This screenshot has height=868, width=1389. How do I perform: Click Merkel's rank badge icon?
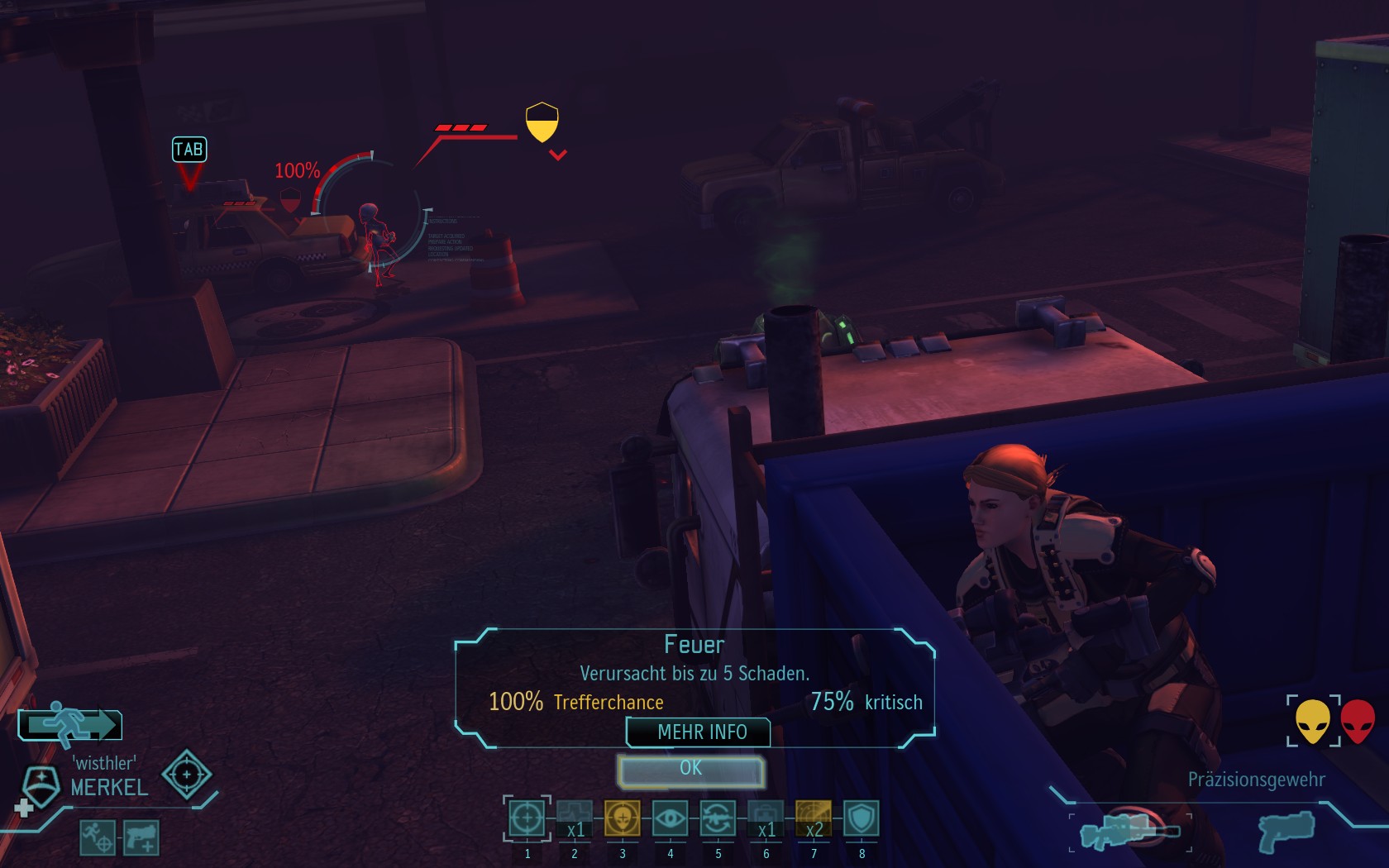(x=41, y=784)
